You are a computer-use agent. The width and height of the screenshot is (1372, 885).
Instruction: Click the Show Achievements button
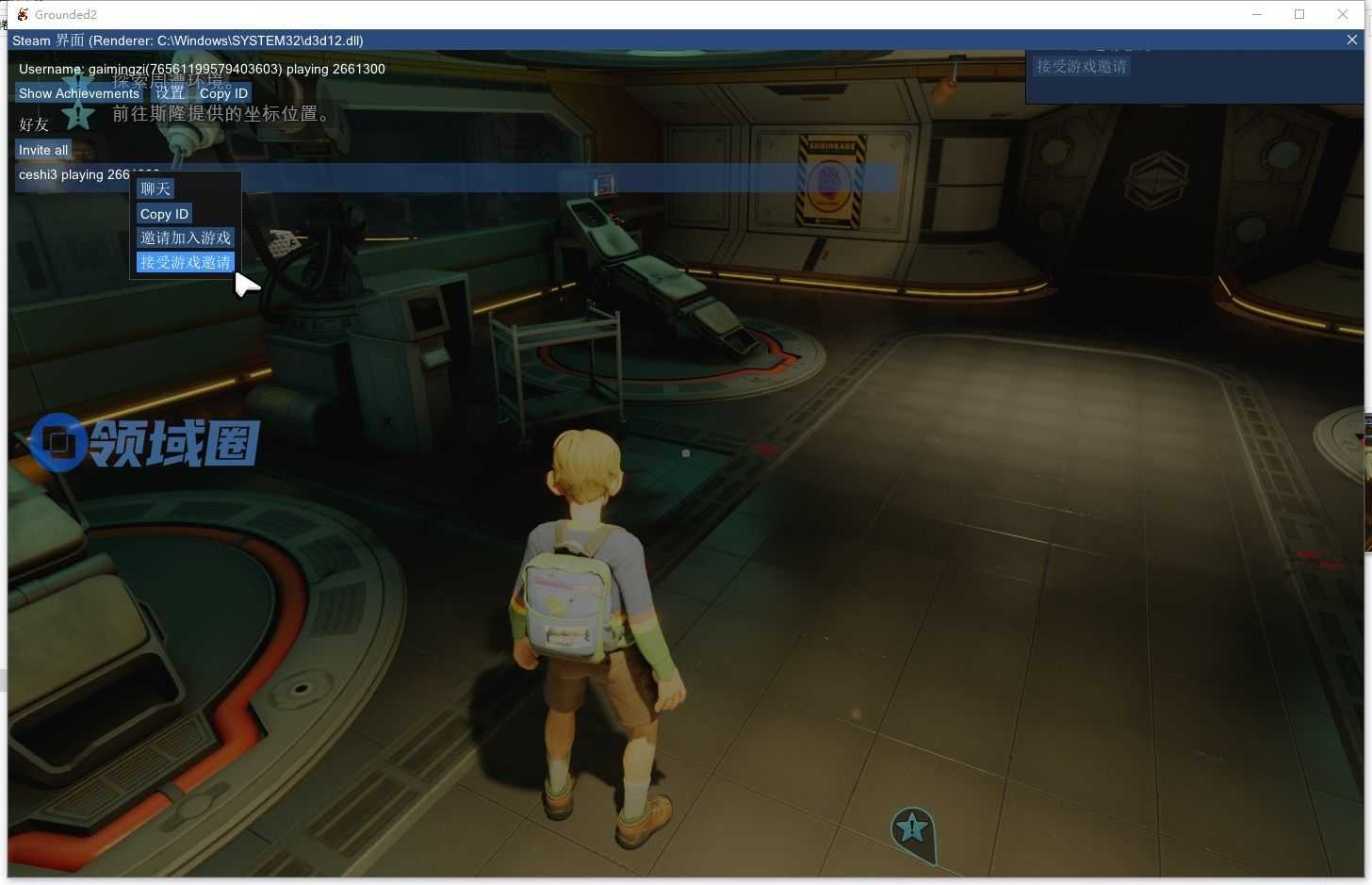[79, 93]
